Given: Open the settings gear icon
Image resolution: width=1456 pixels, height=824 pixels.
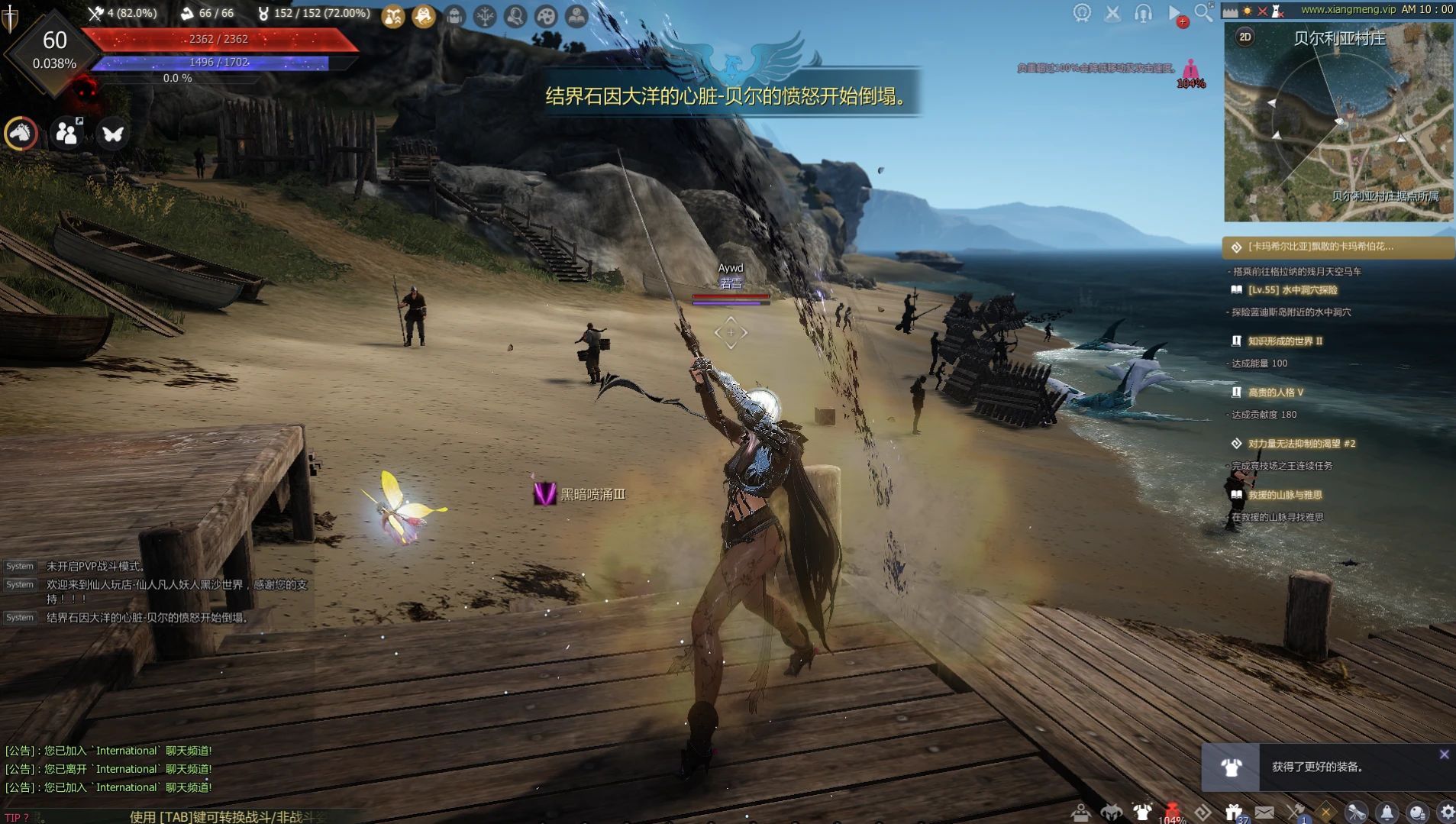Looking at the screenshot, I should [1447, 813].
